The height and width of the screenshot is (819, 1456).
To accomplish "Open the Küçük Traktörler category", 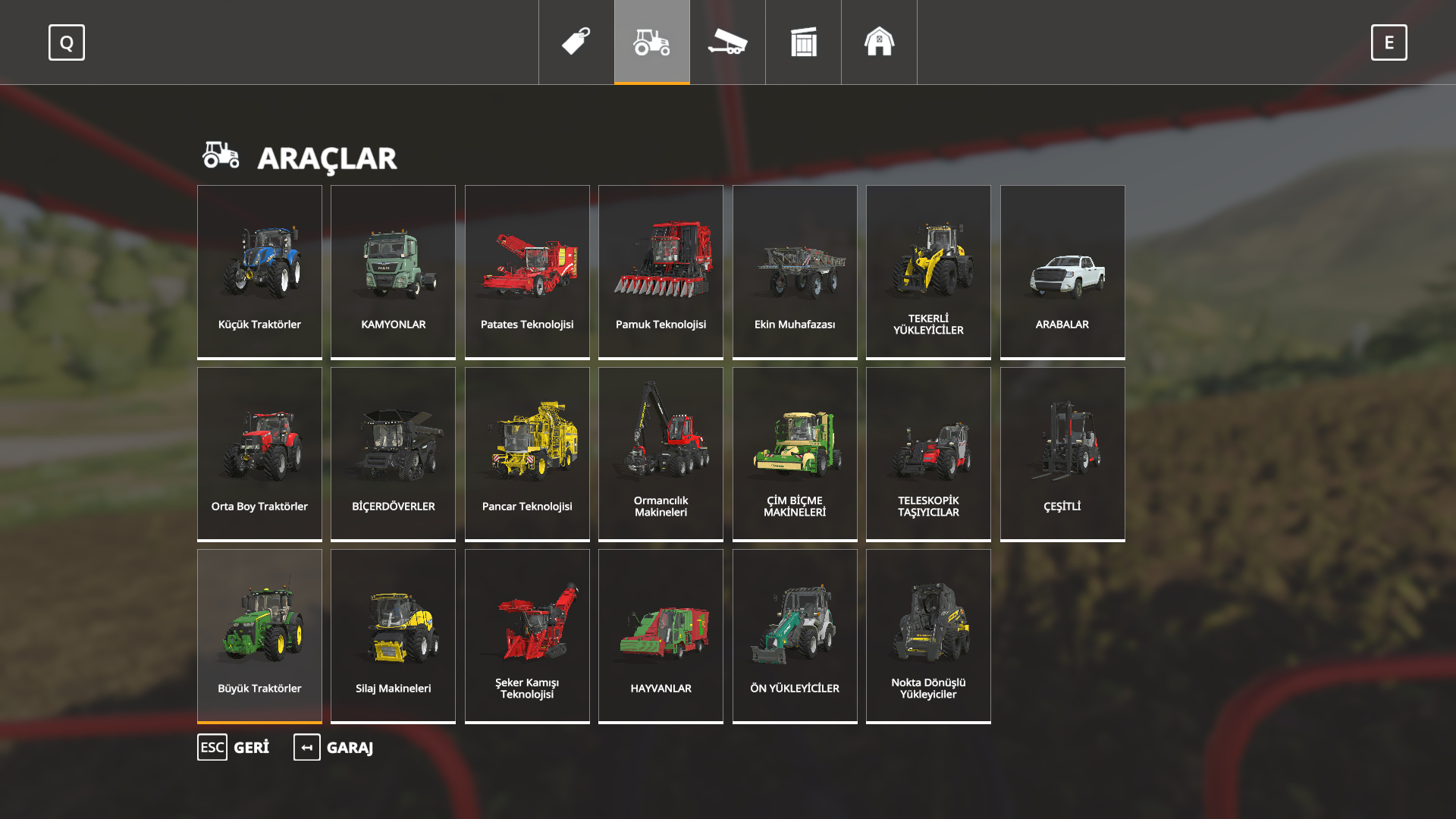I will tap(259, 271).
